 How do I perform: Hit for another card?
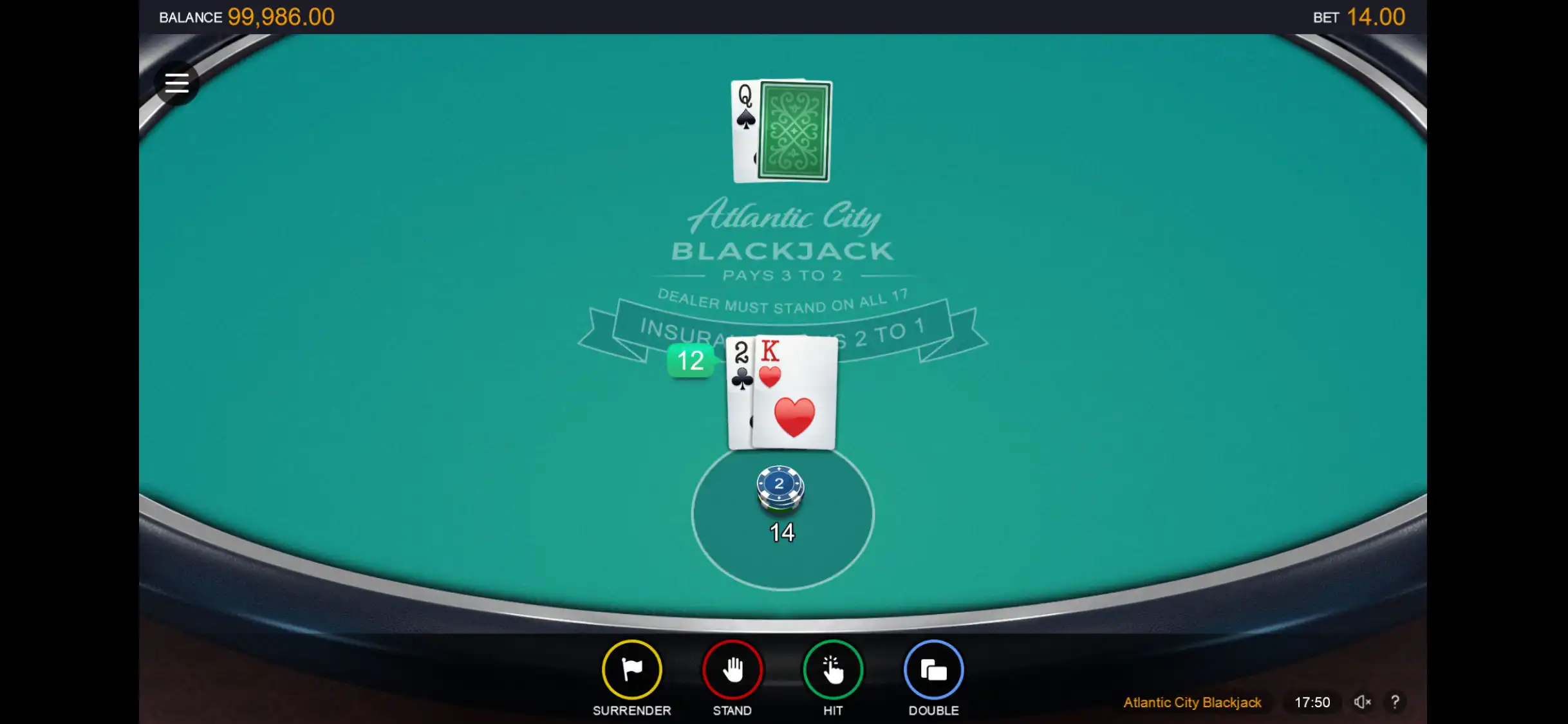[x=832, y=670]
